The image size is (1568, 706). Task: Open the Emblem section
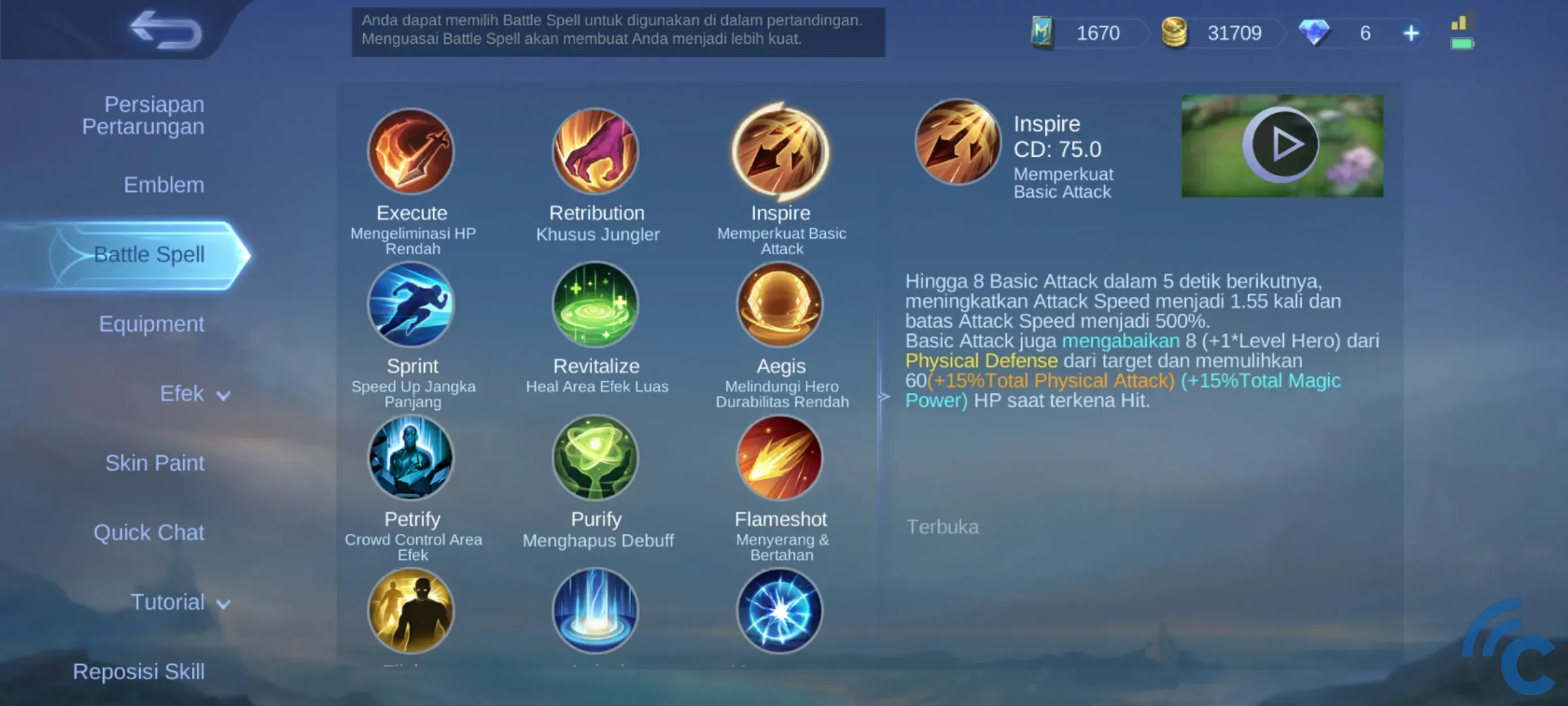pos(163,185)
